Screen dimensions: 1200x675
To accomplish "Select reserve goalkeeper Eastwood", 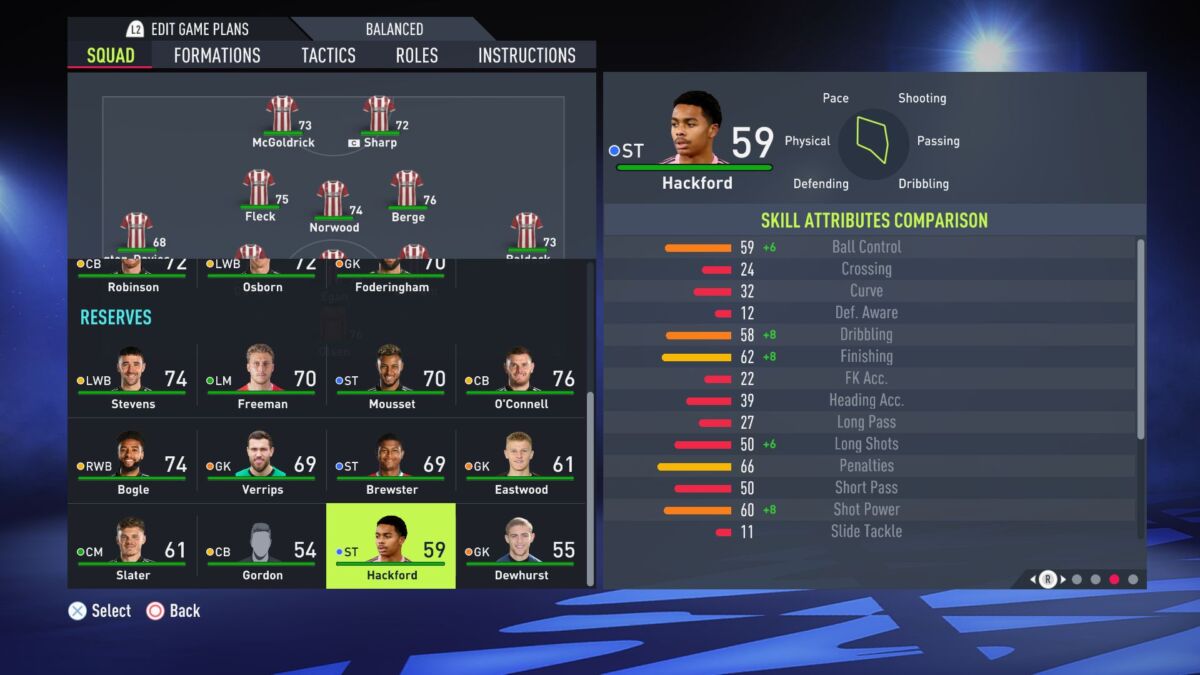I will coord(520,465).
